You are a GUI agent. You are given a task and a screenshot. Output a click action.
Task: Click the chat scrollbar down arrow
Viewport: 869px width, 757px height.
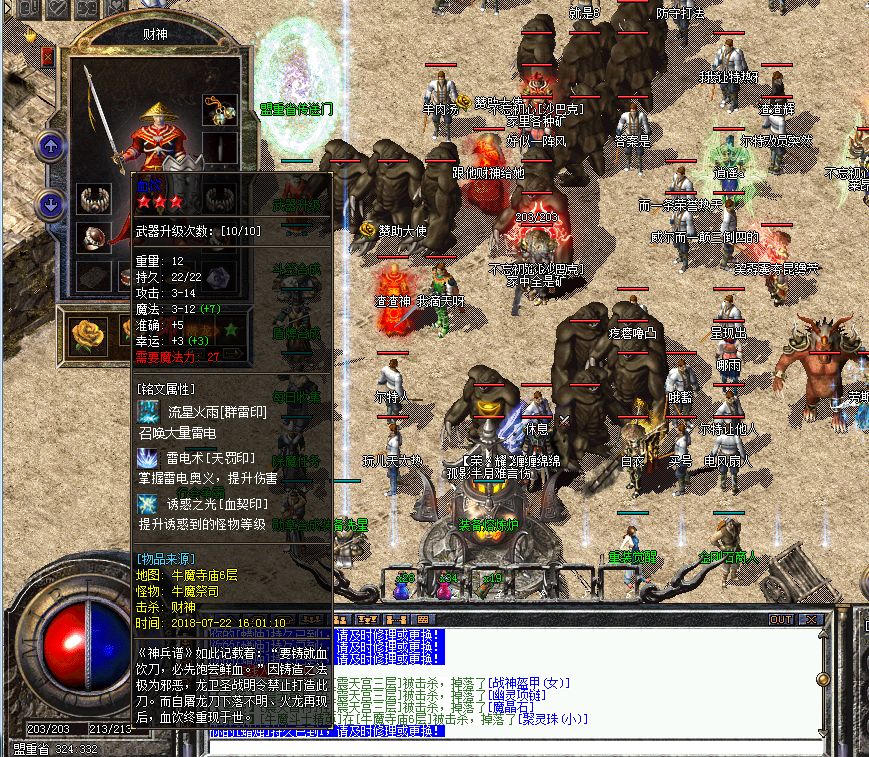pos(824,733)
